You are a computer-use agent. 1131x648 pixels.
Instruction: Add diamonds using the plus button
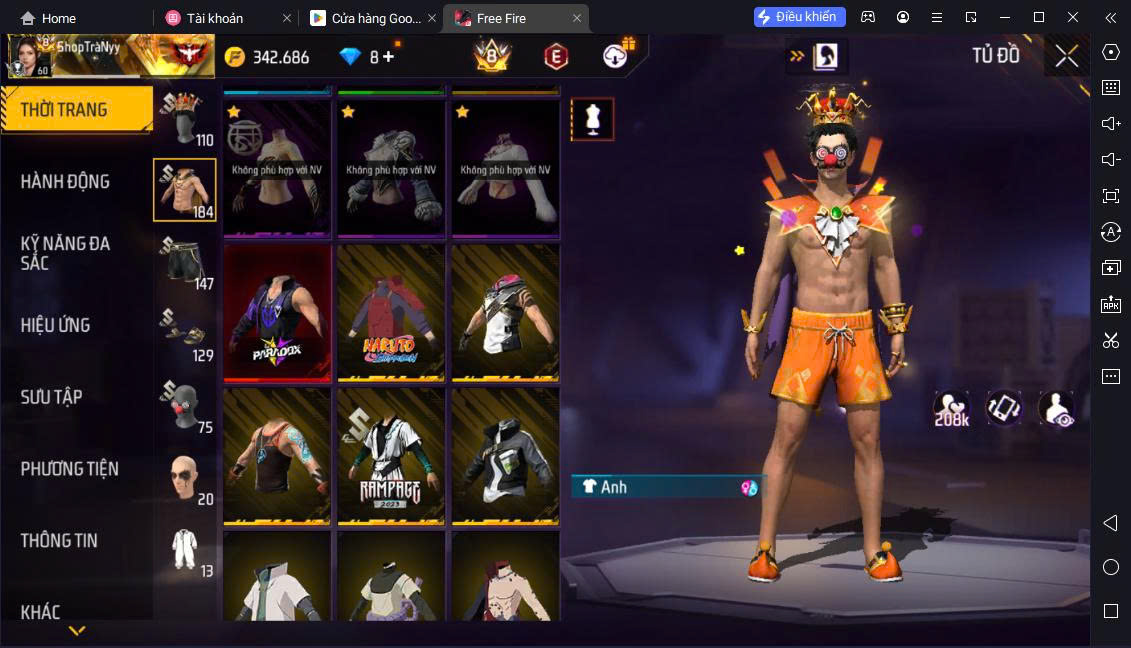[x=389, y=57]
